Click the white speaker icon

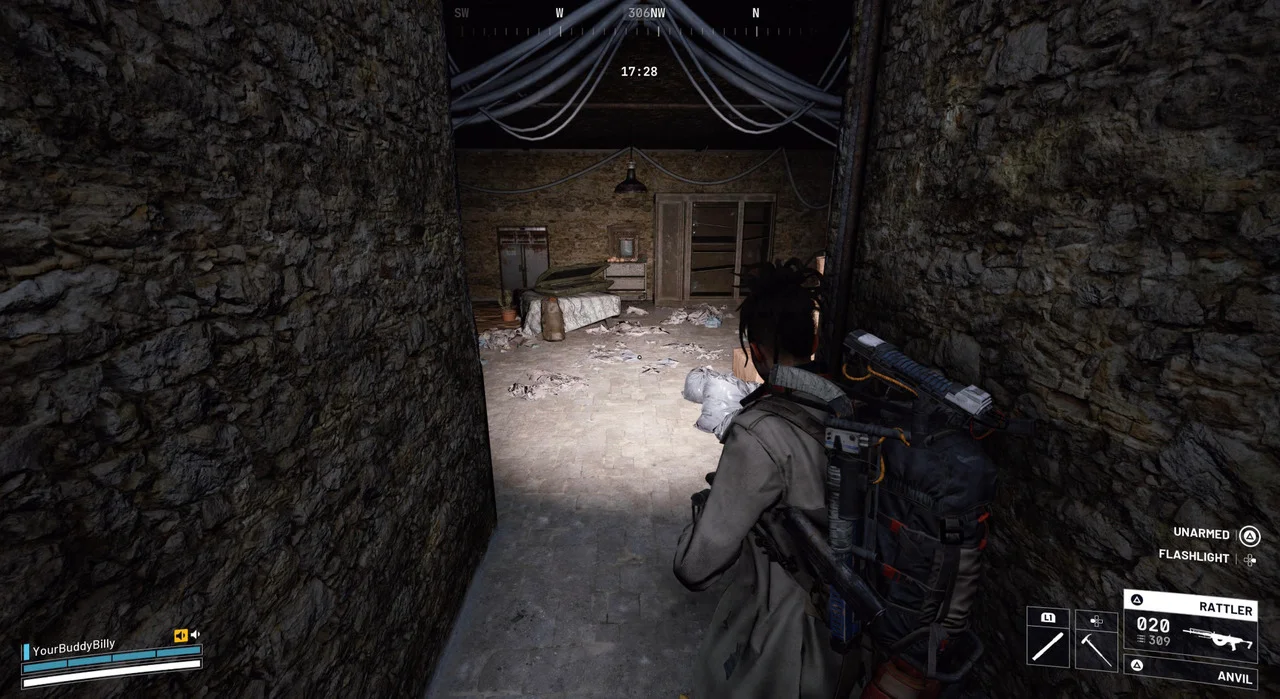pos(195,634)
